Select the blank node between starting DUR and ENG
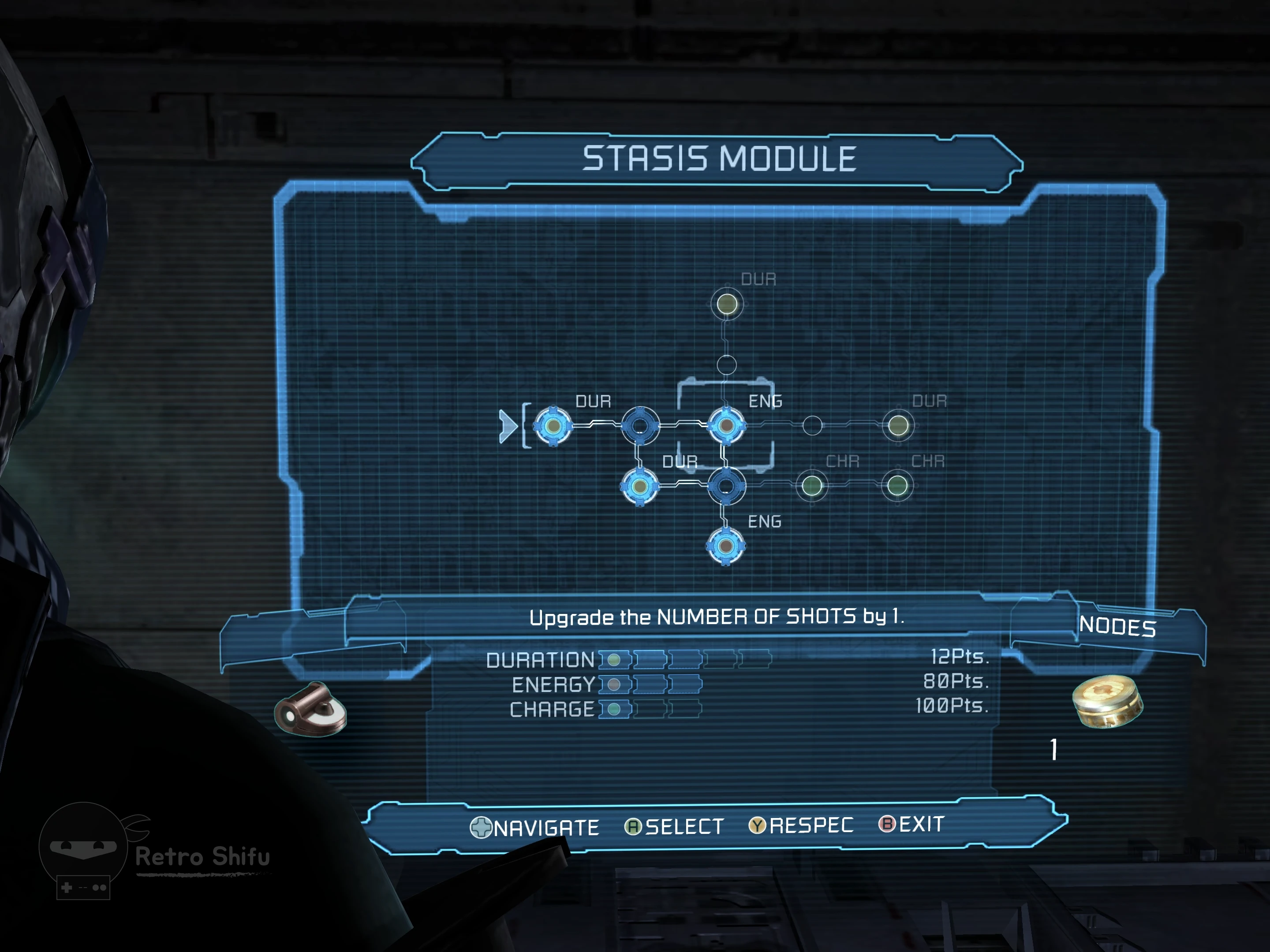The height and width of the screenshot is (952, 1270). (640, 426)
